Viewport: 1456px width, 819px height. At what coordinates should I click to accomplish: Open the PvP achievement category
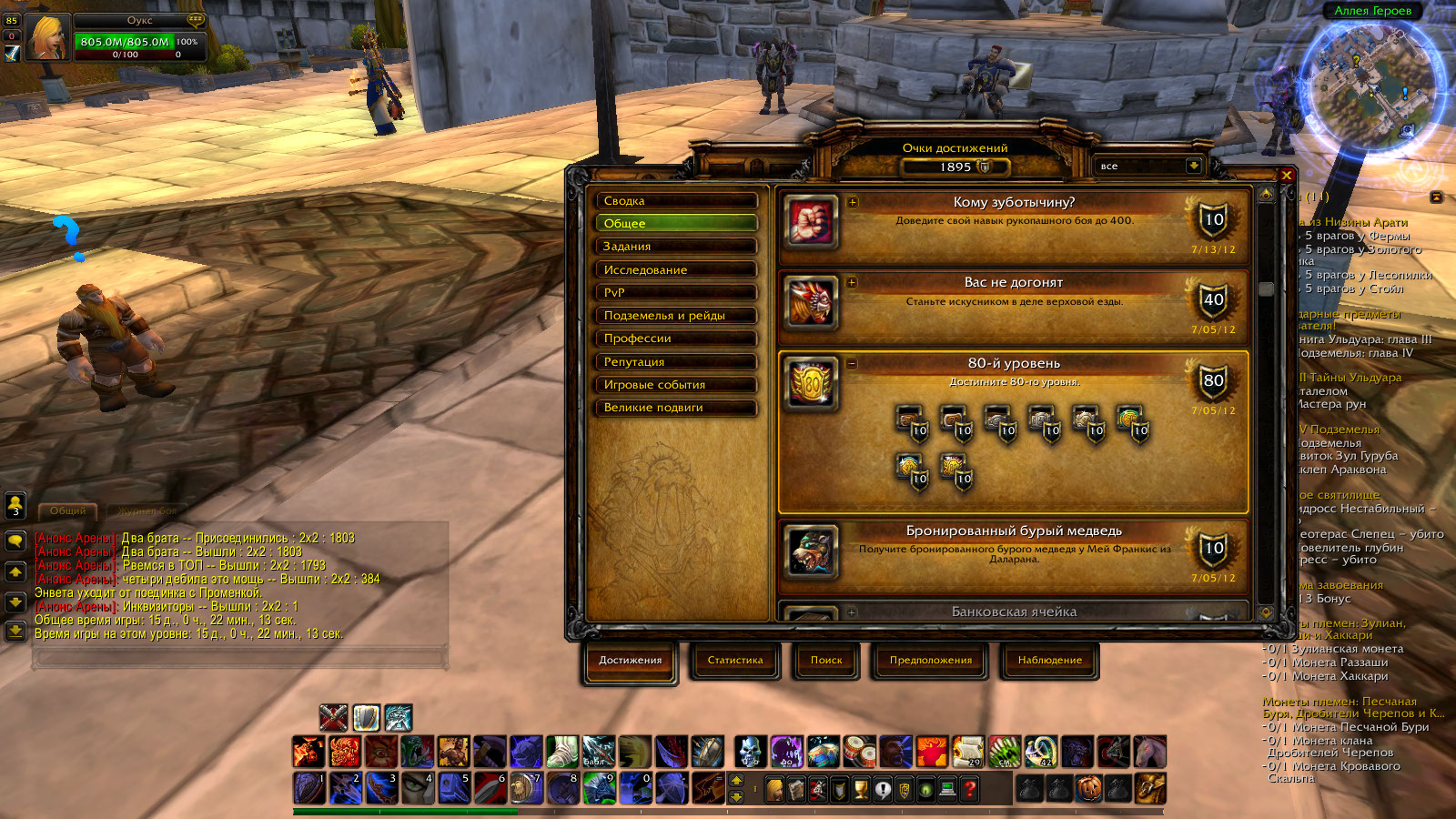pos(675,292)
